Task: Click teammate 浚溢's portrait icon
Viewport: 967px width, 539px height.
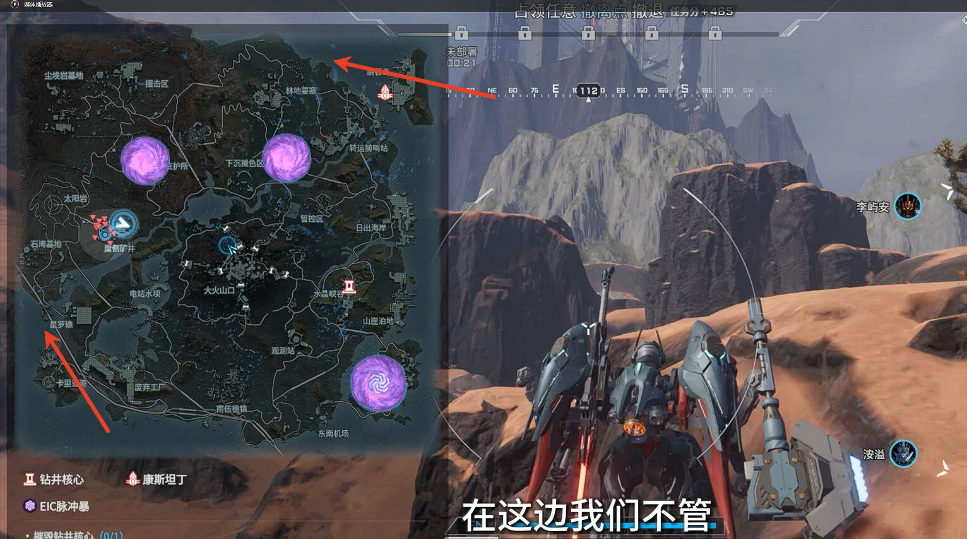Action: click(x=904, y=453)
